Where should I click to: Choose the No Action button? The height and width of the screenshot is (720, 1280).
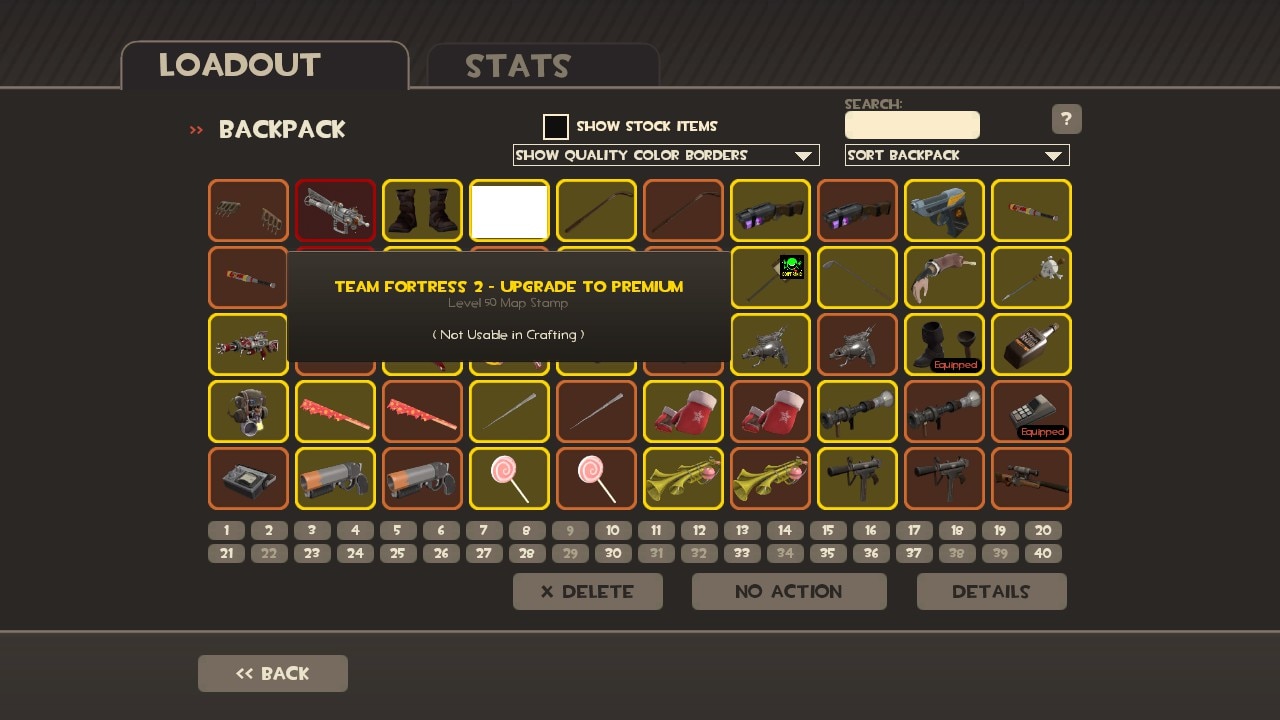pyautogui.click(x=789, y=591)
